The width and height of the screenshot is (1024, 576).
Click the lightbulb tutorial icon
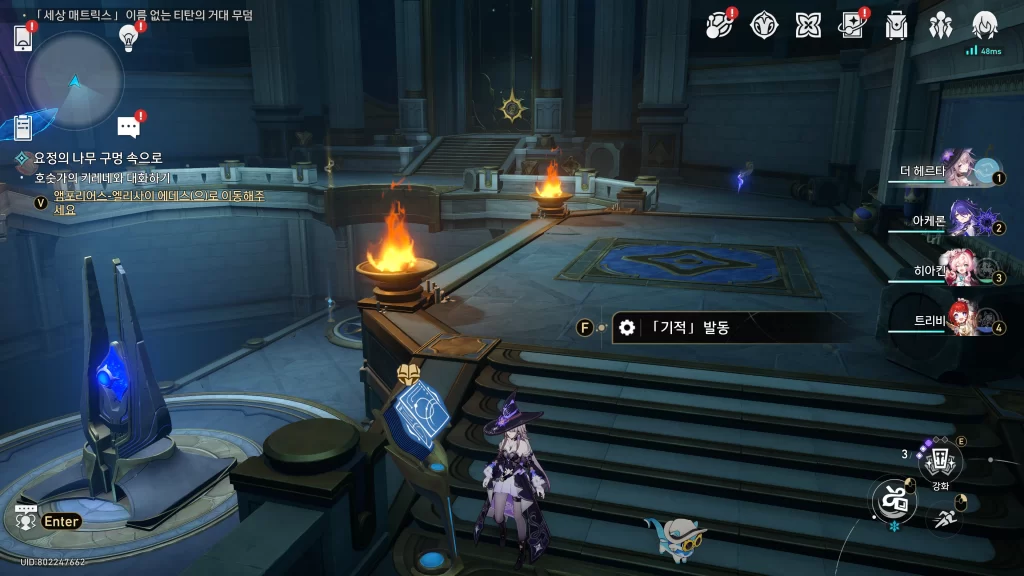click(x=128, y=38)
